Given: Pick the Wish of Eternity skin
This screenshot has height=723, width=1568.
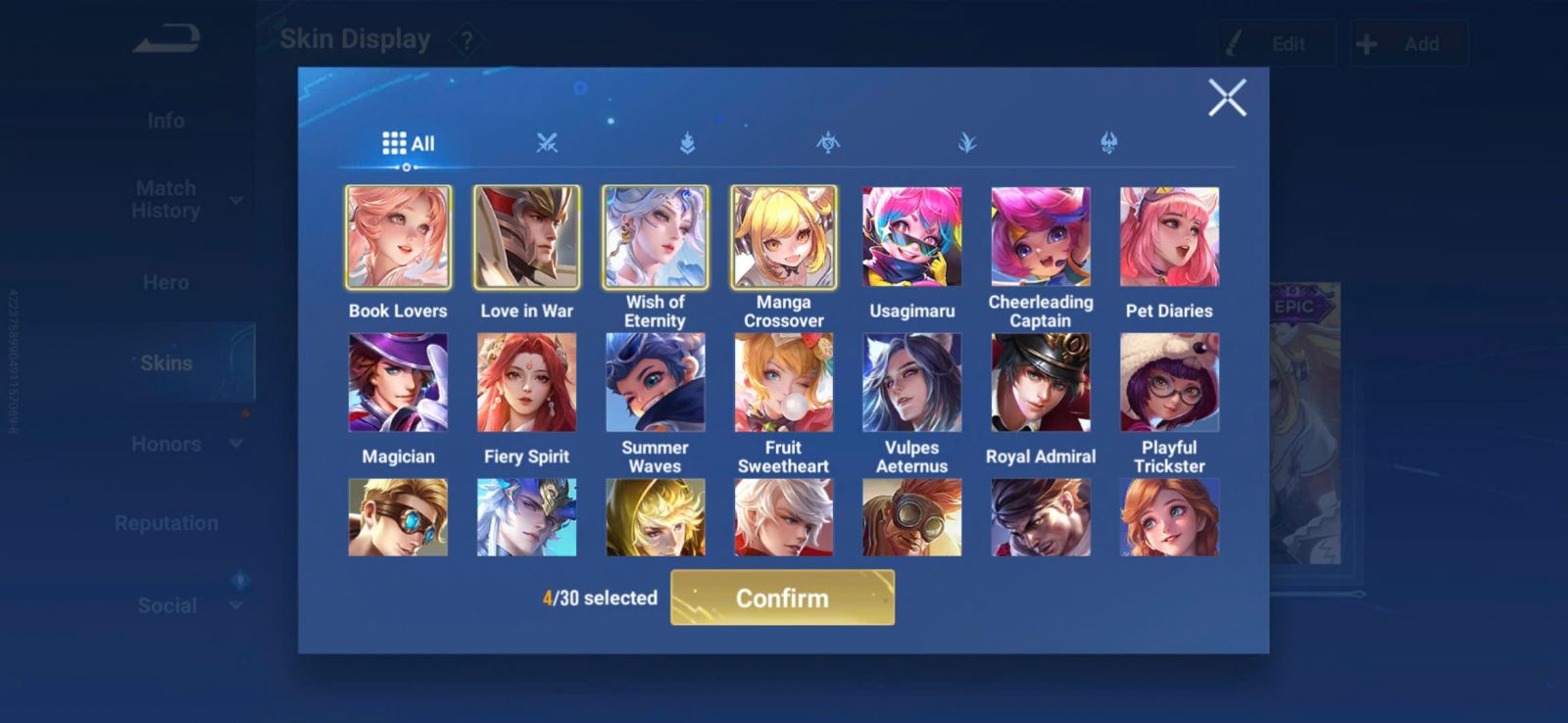Looking at the screenshot, I should point(655,238).
